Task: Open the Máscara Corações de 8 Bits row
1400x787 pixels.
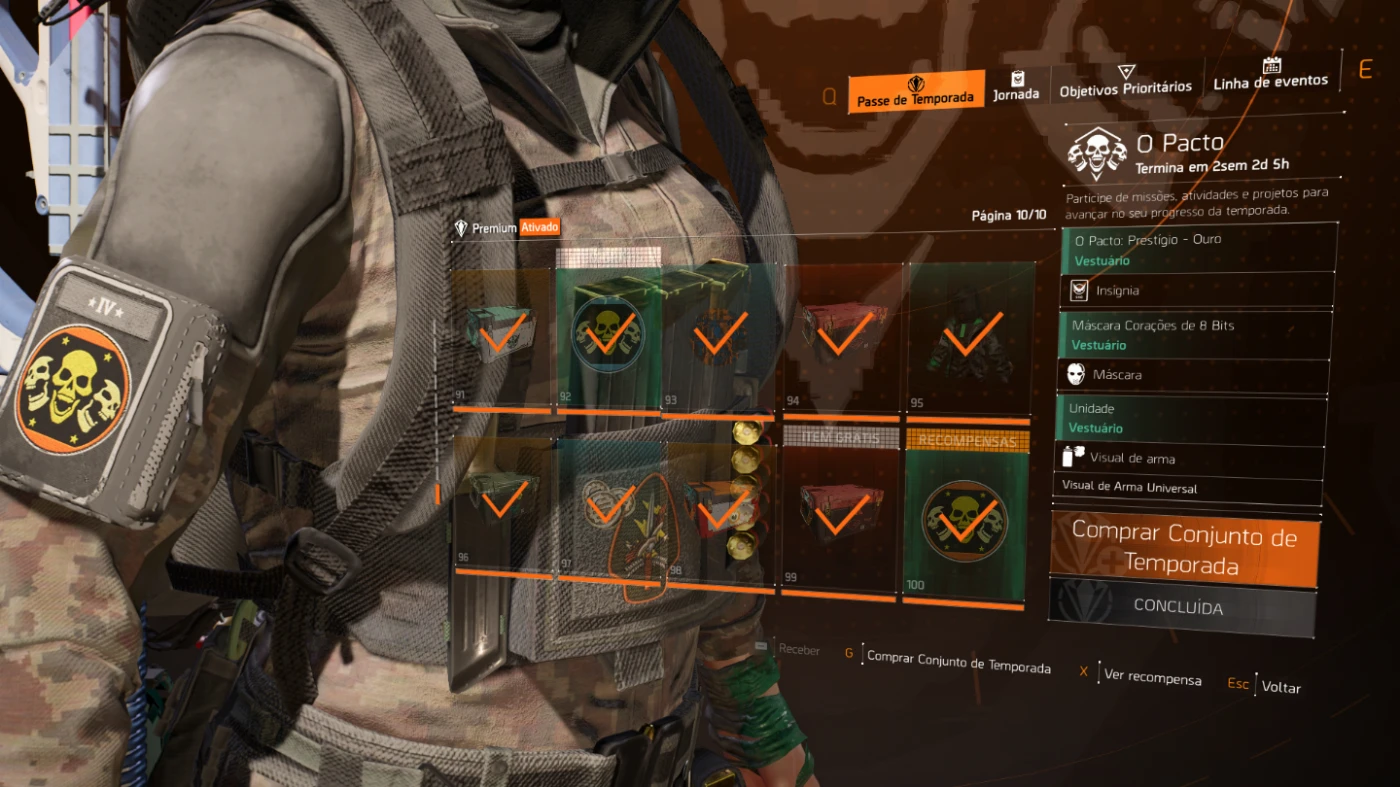Action: pos(1194,335)
